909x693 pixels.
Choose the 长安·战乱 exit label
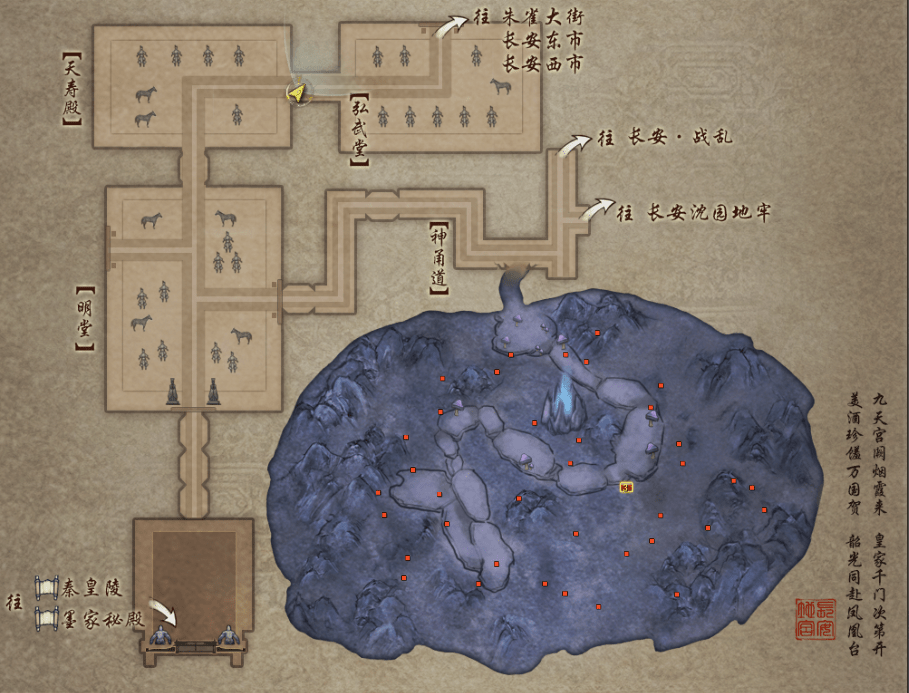(x=678, y=136)
